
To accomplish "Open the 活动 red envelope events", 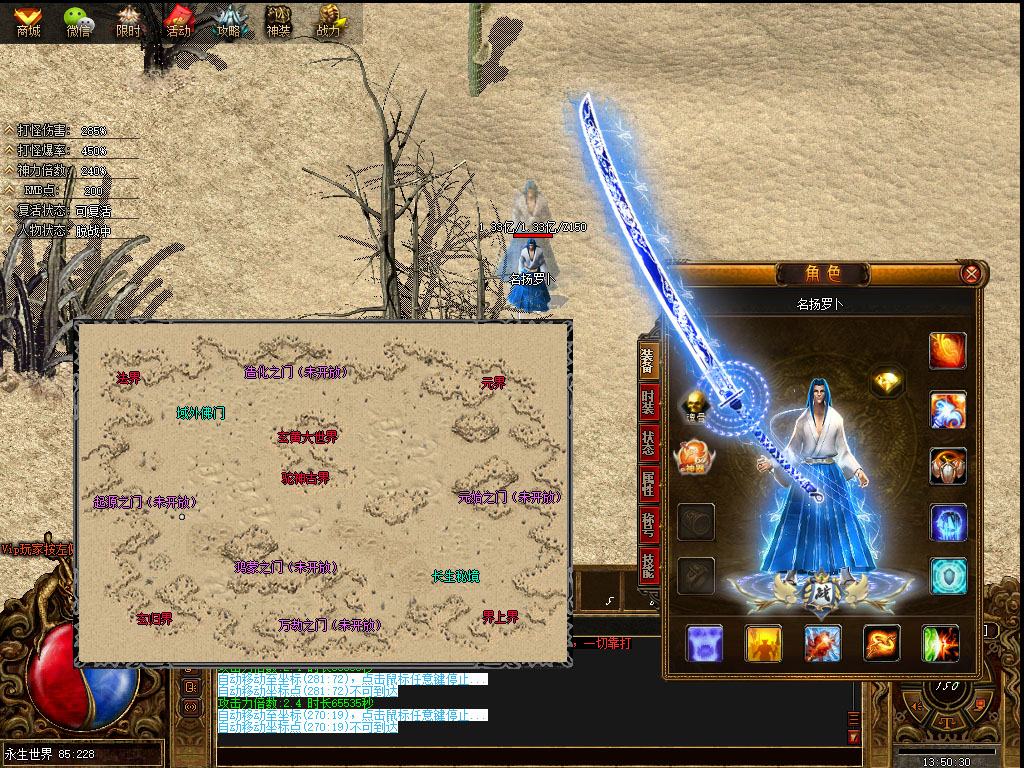I will (x=178, y=20).
